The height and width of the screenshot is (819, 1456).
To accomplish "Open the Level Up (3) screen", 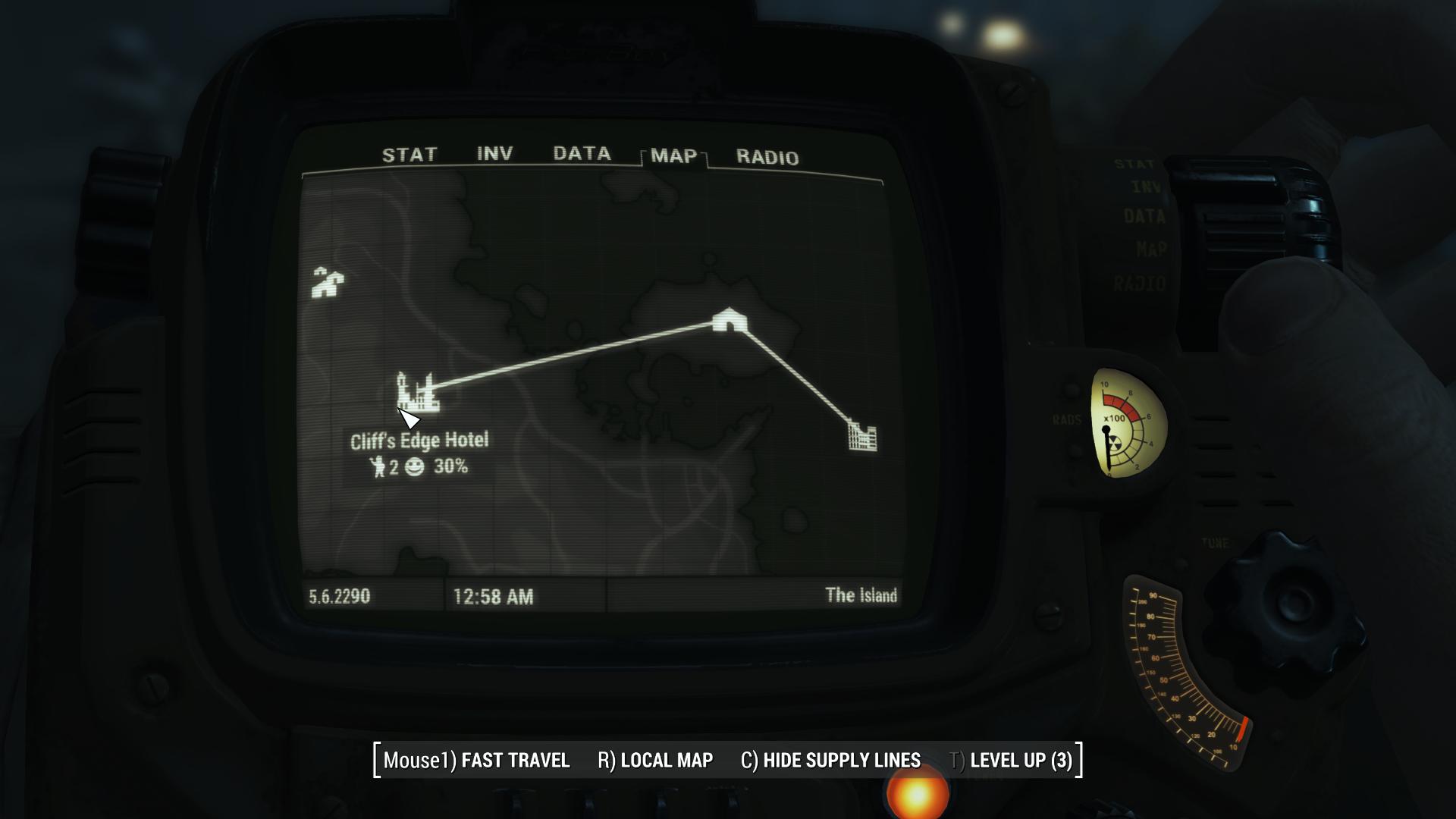I will pos(1012,760).
